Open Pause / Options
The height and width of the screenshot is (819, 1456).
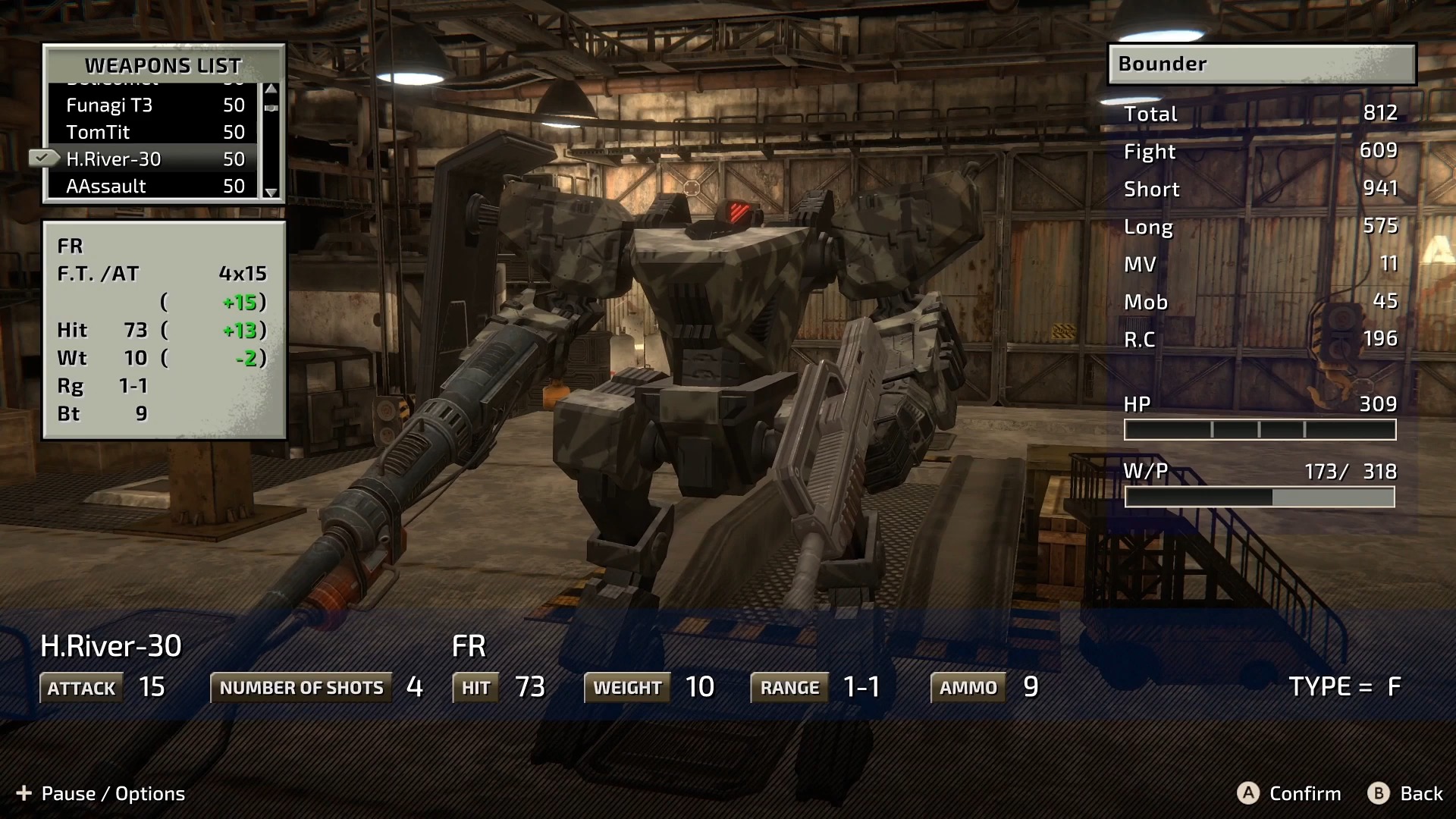pos(100,793)
